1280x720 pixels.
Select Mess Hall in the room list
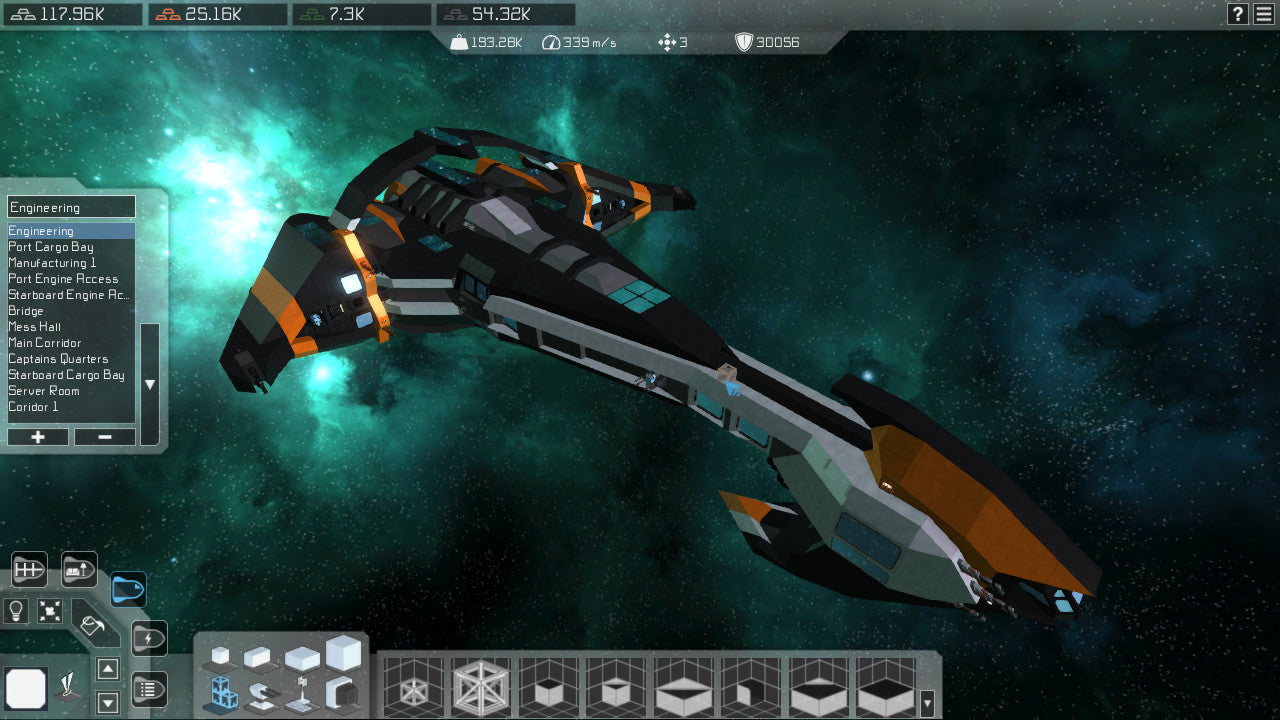(x=33, y=327)
